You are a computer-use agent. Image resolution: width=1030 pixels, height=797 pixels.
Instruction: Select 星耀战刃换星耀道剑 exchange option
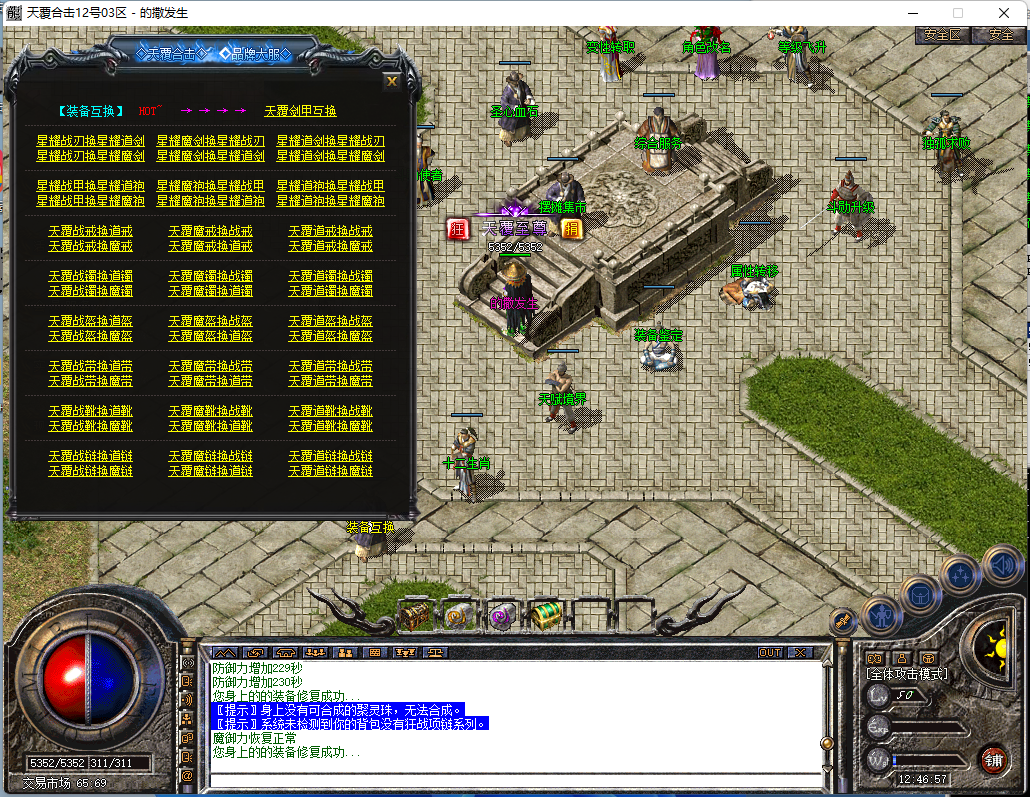(x=90, y=141)
